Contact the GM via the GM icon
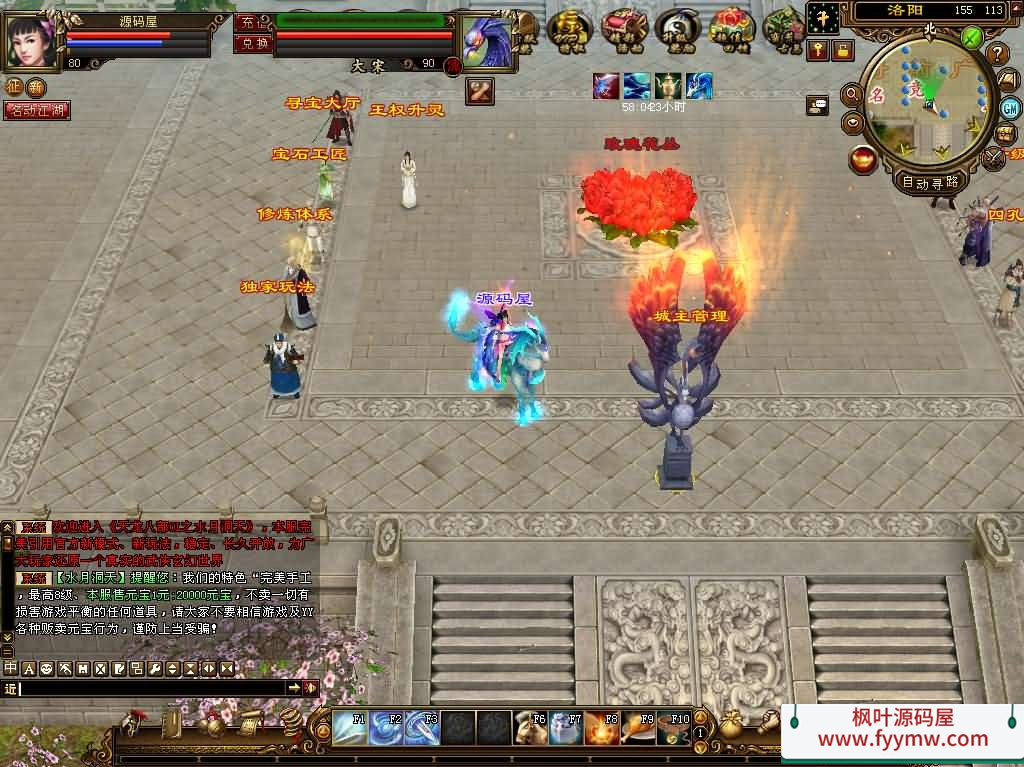This screenshot has width=1024, height=767. [1009, 108]
